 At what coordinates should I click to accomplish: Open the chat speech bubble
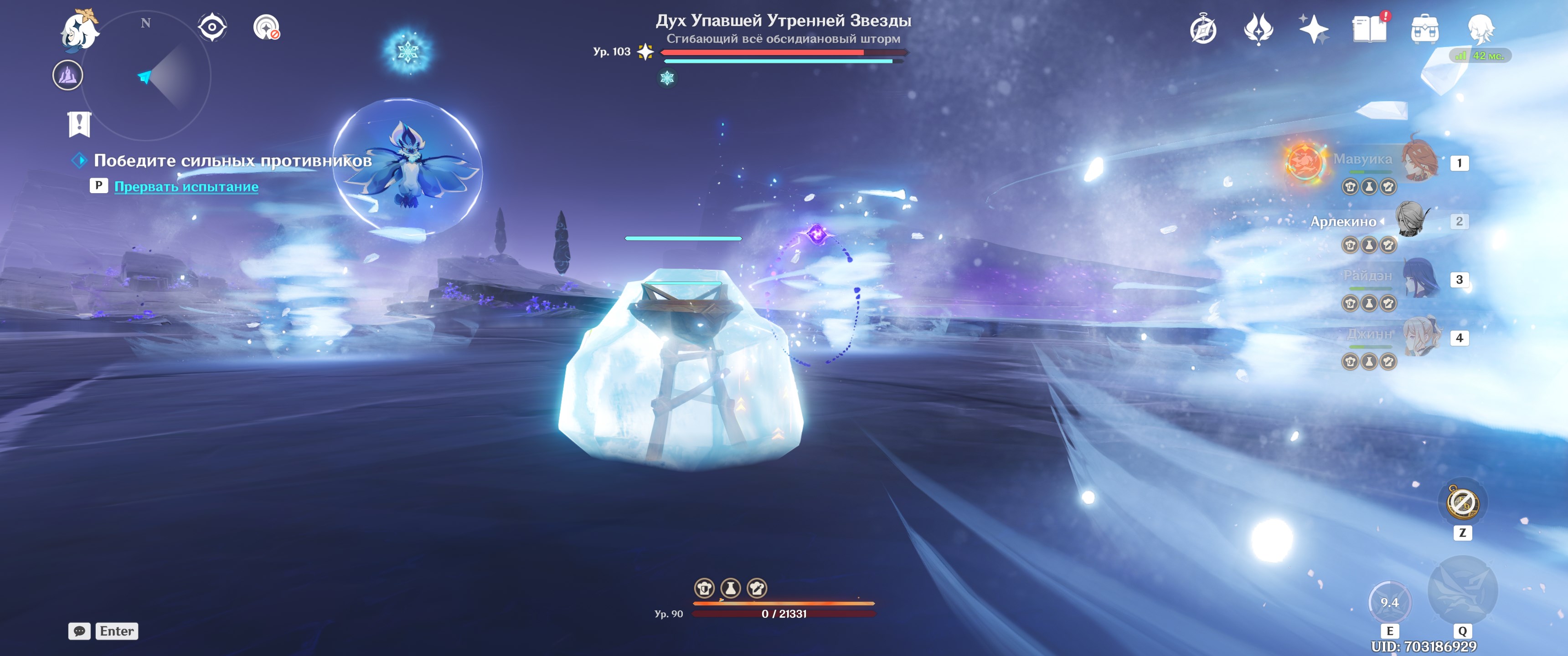[x=79, y=631]
